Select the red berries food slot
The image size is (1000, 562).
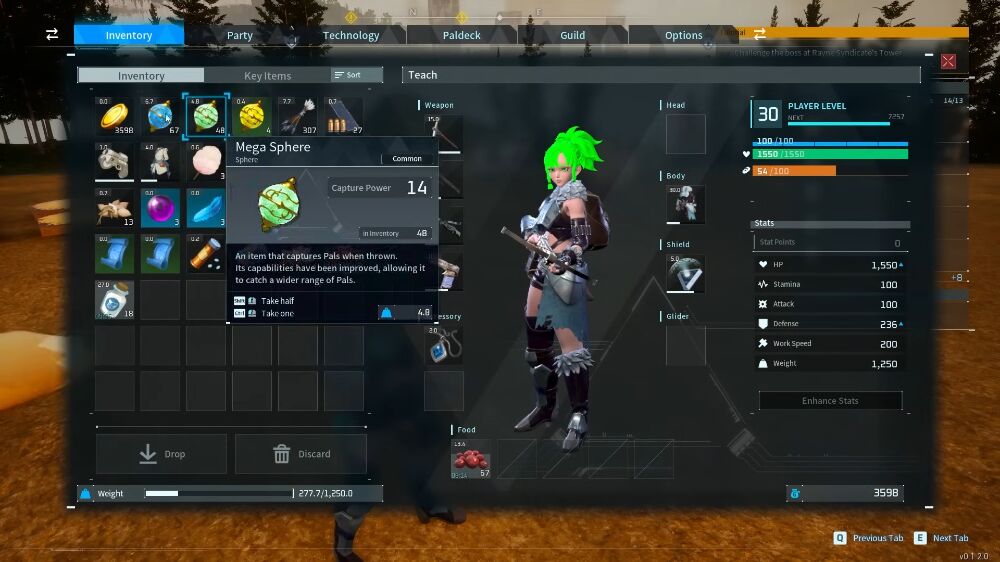[472, 459]
